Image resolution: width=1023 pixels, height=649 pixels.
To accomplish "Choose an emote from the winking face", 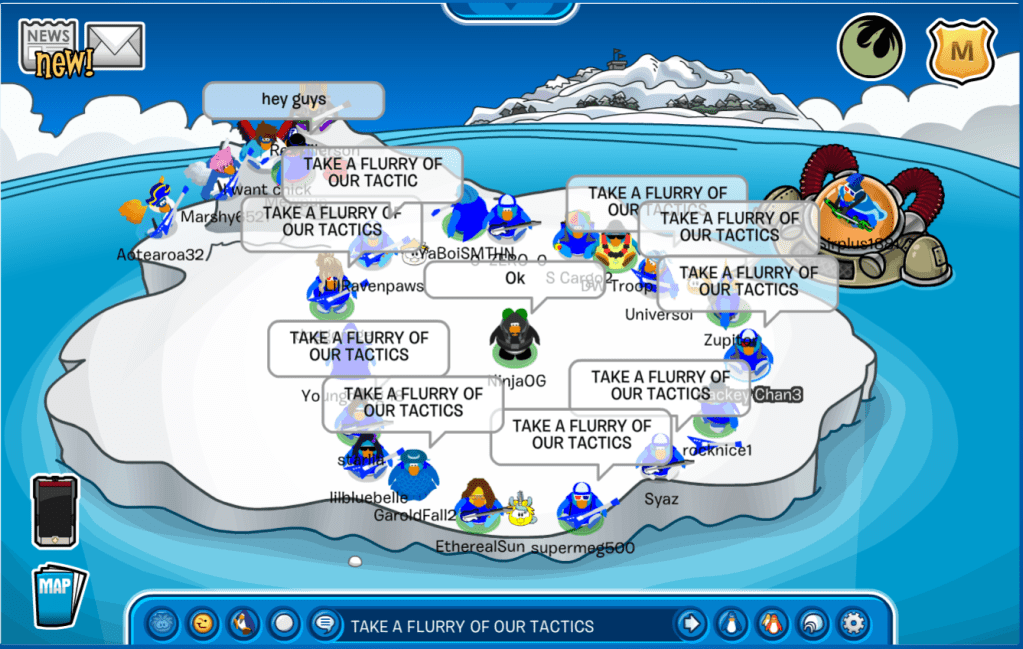I will tap(203, 625).
